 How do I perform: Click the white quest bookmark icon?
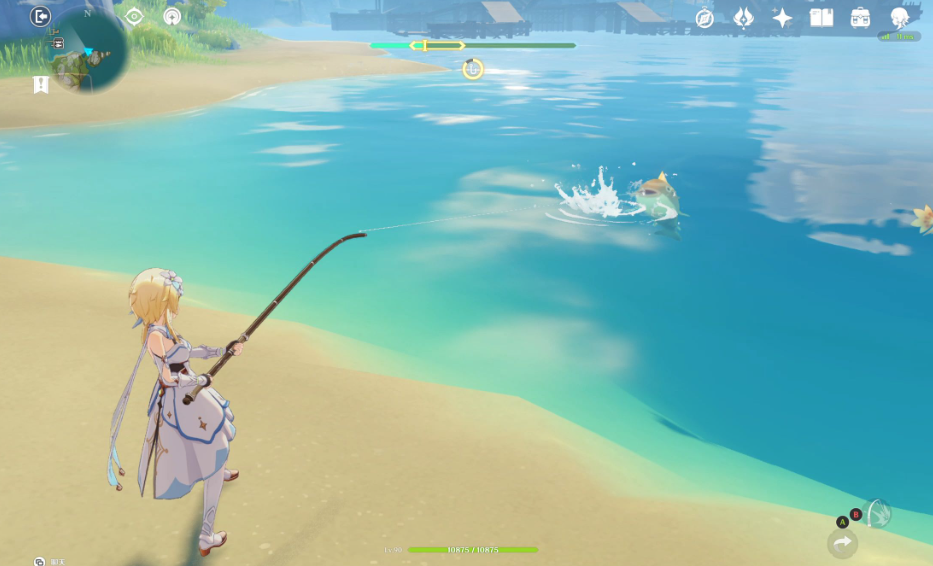point(40,85)
